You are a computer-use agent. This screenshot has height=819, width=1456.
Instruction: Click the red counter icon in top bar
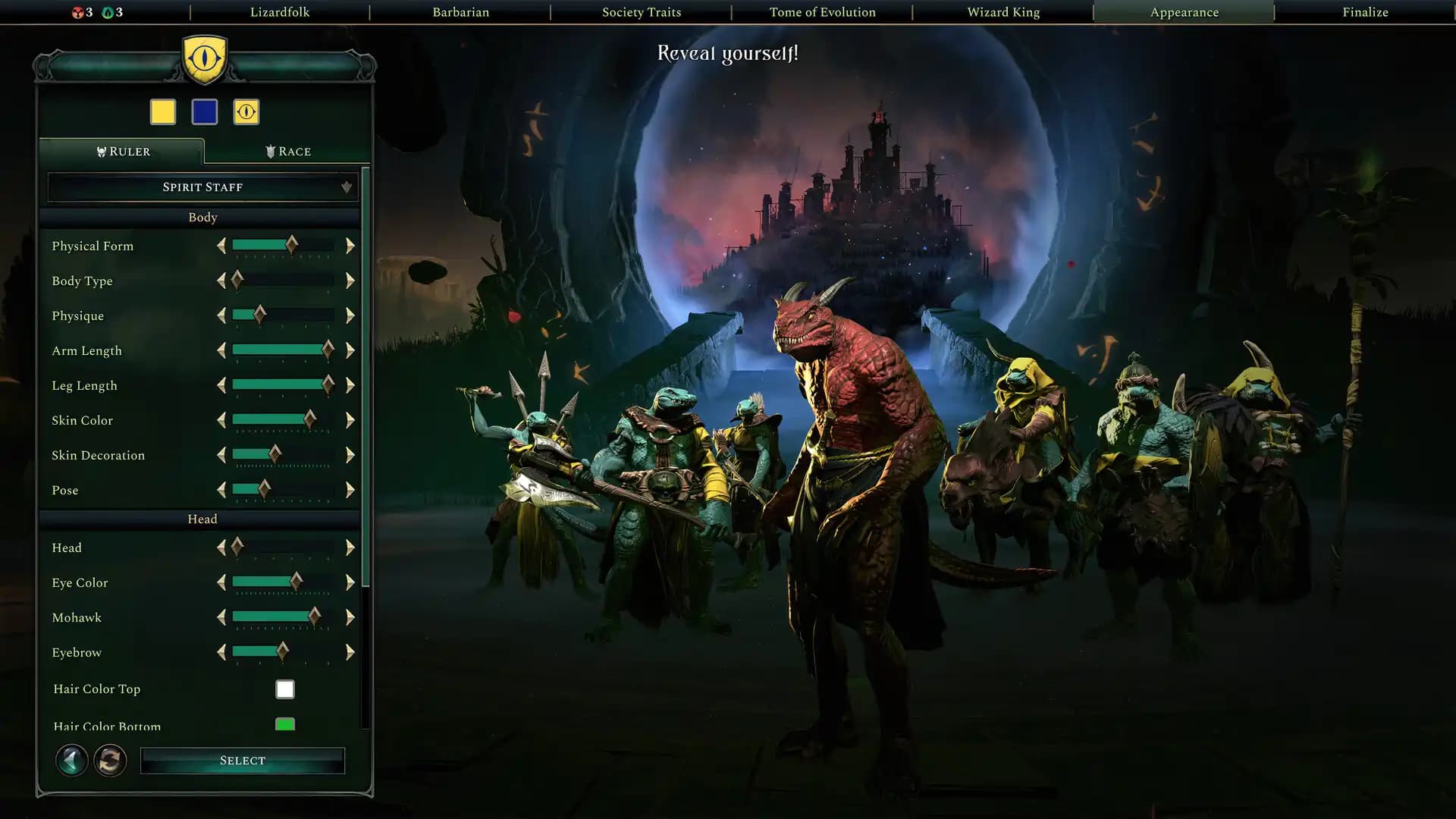tap(78, 12)
